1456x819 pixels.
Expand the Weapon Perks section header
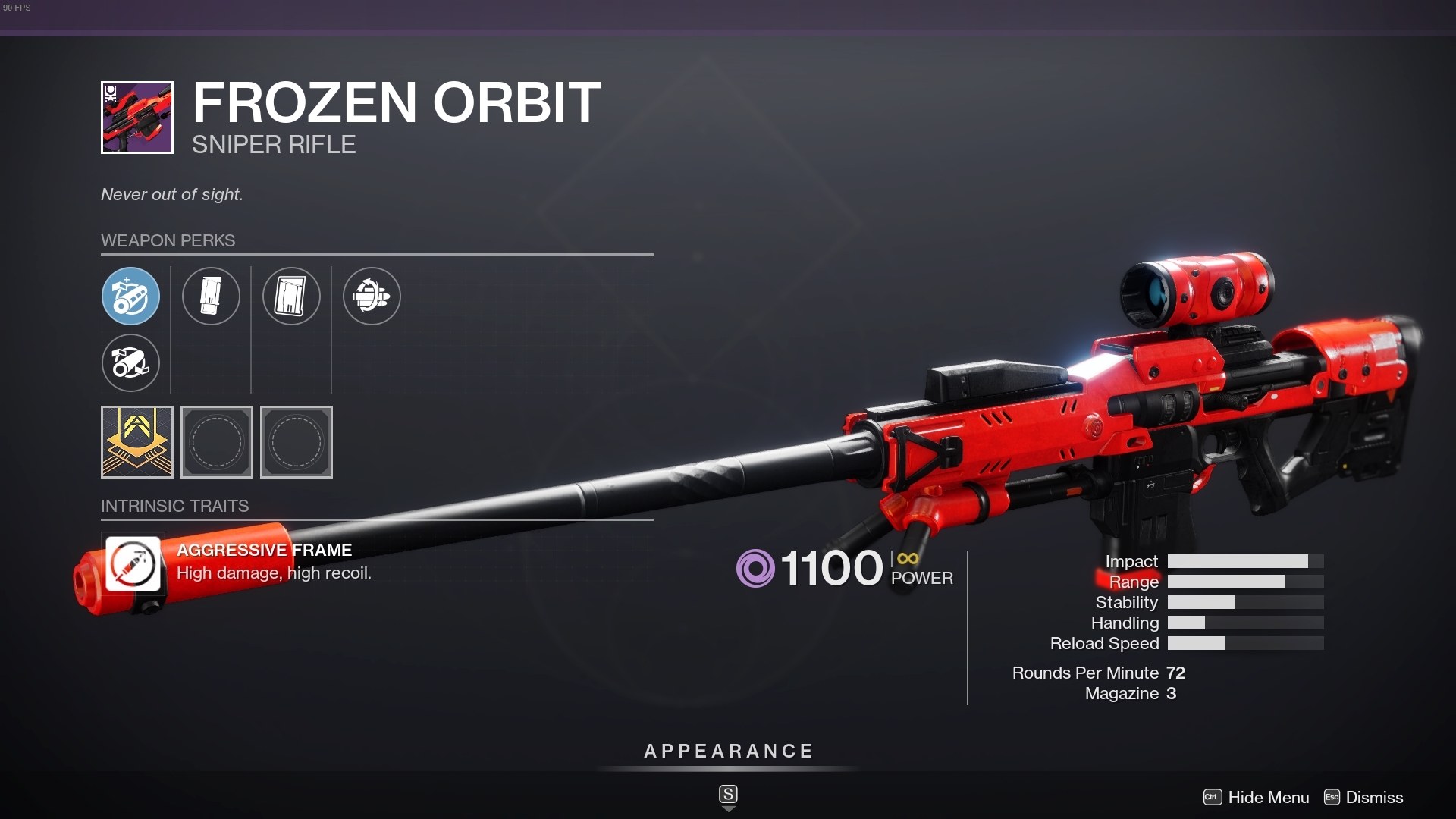(168, 240)
